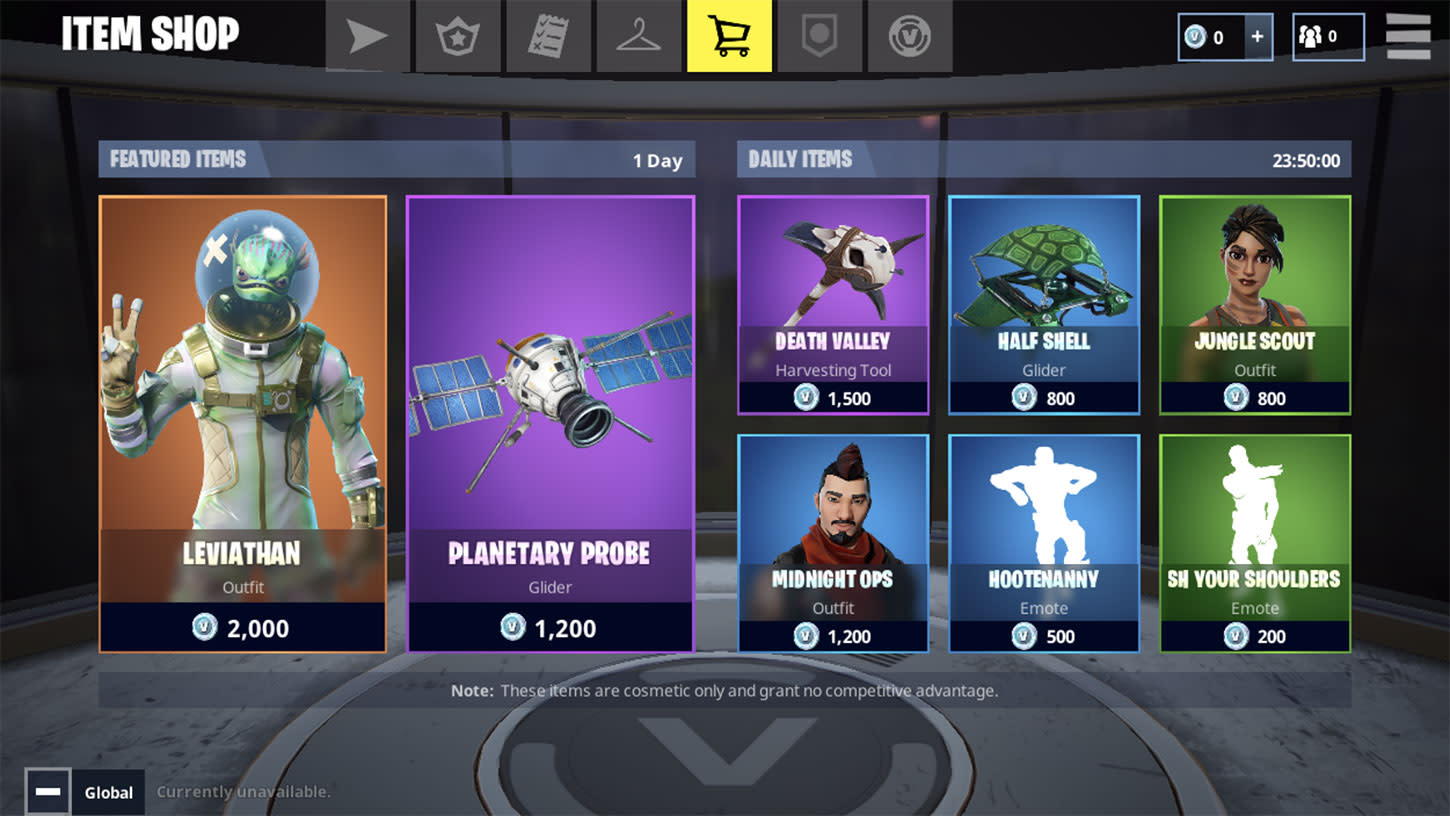View the Challenges checklist icon
The height and width of the screenshot is (816, 1450).
(547, 36)
